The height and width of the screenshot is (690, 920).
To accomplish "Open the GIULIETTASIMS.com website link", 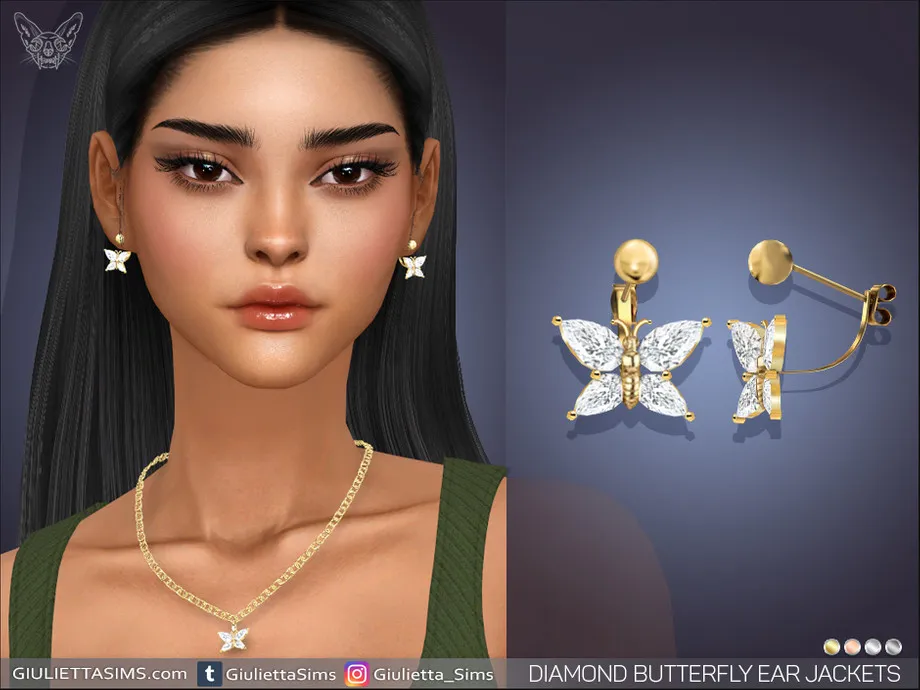I will click(97, 673).
